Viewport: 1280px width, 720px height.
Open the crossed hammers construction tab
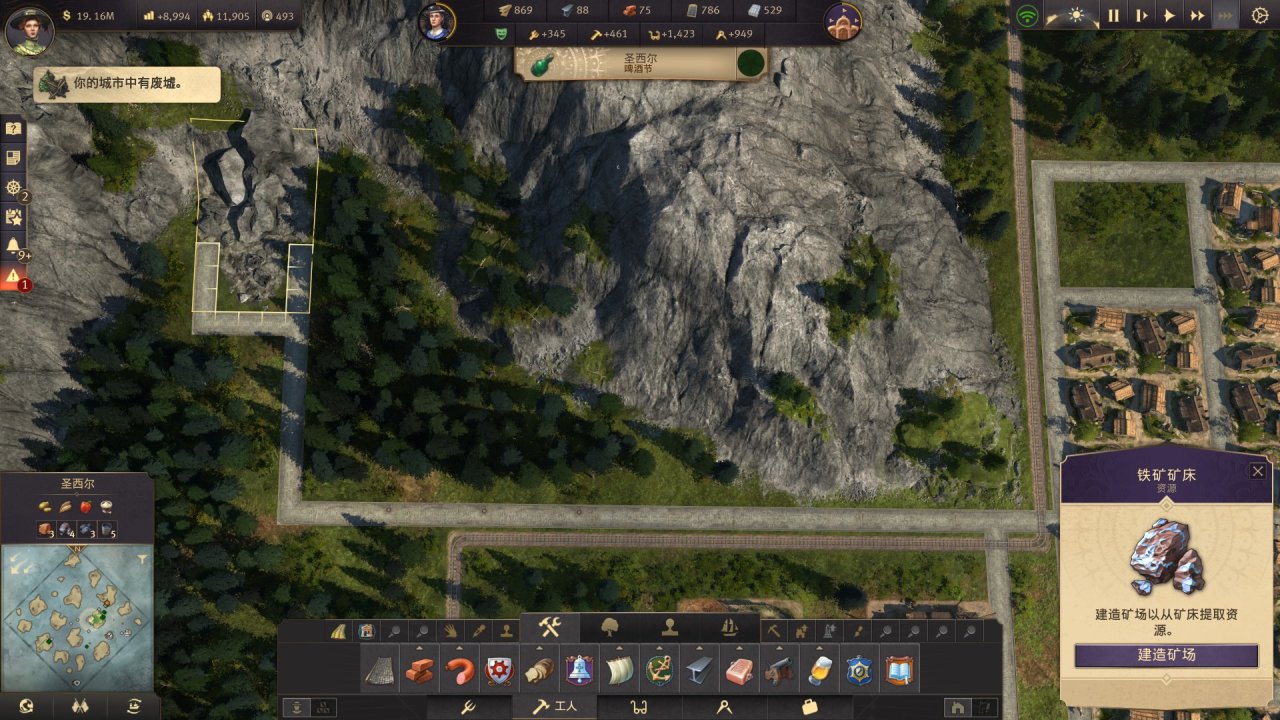tap(549, 628)
